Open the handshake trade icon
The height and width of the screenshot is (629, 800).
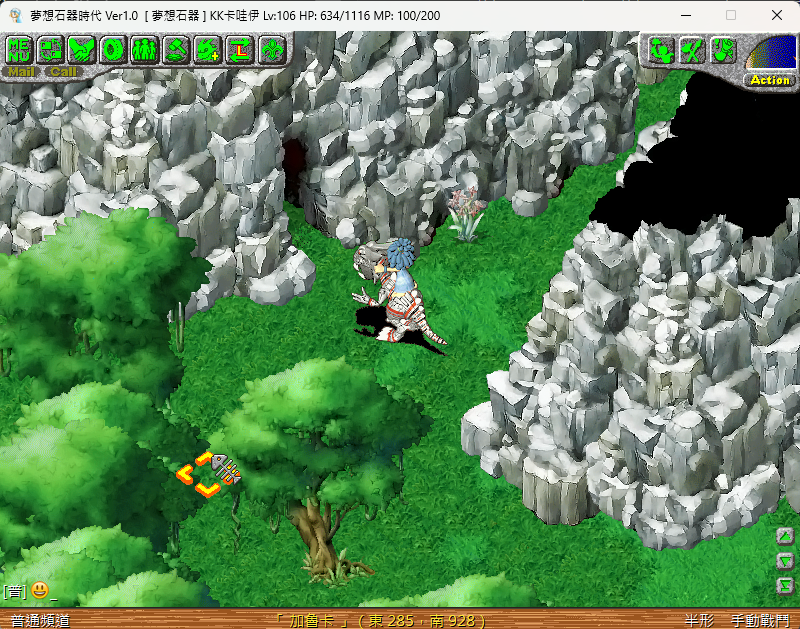pos(82,48)
